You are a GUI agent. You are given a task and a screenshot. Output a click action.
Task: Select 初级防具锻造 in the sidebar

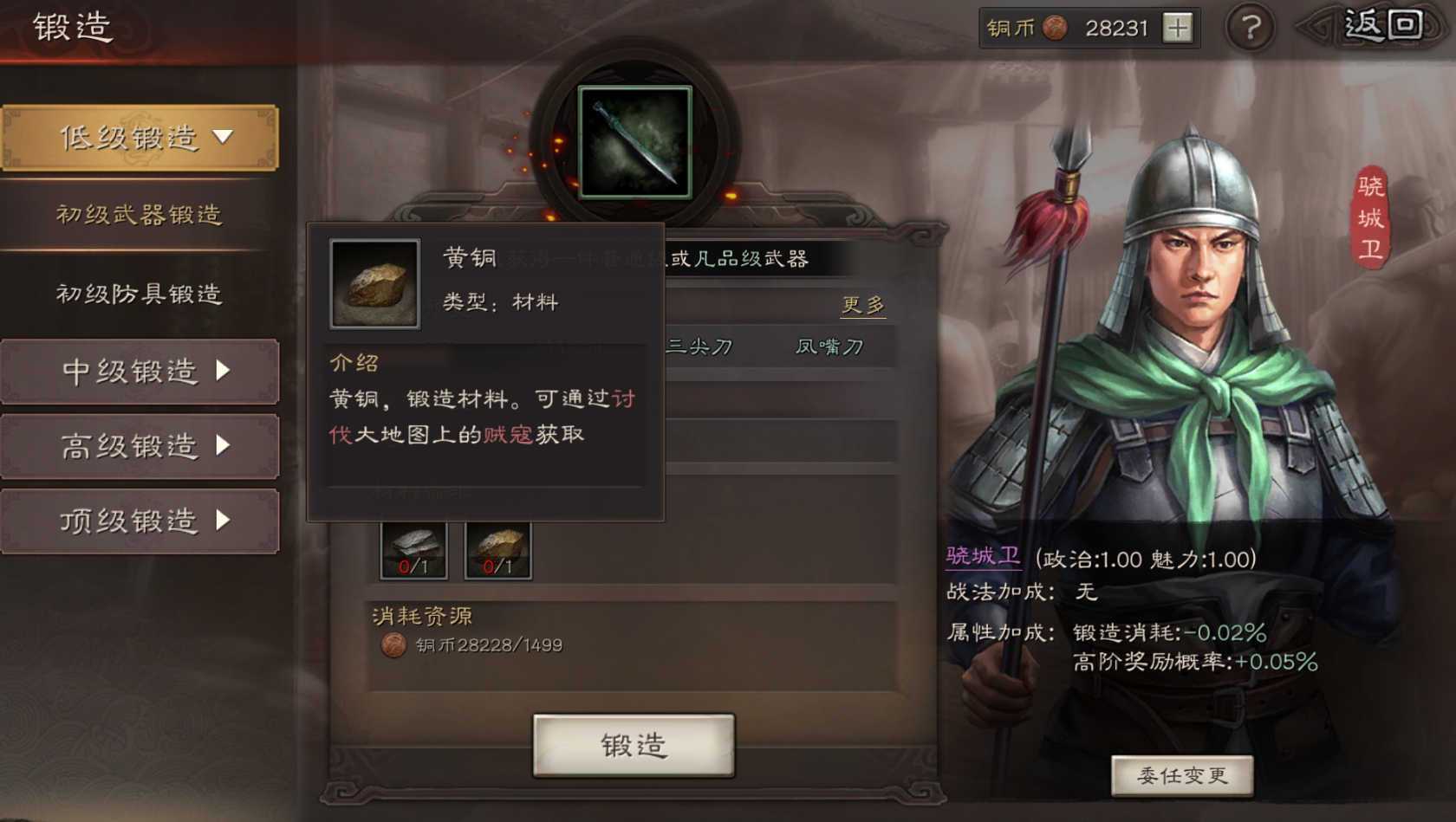(x=139, y=294)
